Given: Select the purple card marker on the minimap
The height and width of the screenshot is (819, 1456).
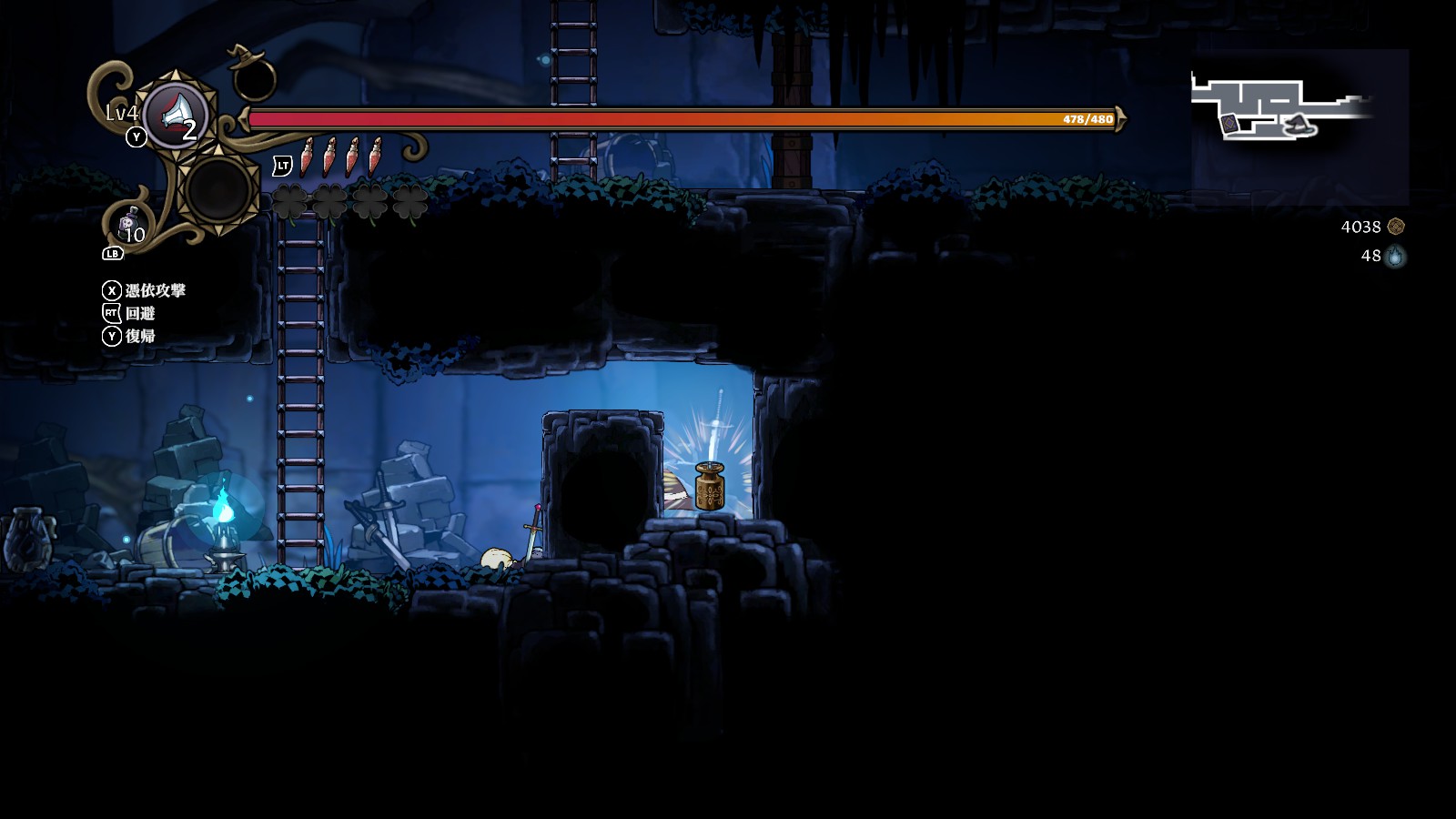Looking at the screenshot, I should coord(1229,123).
